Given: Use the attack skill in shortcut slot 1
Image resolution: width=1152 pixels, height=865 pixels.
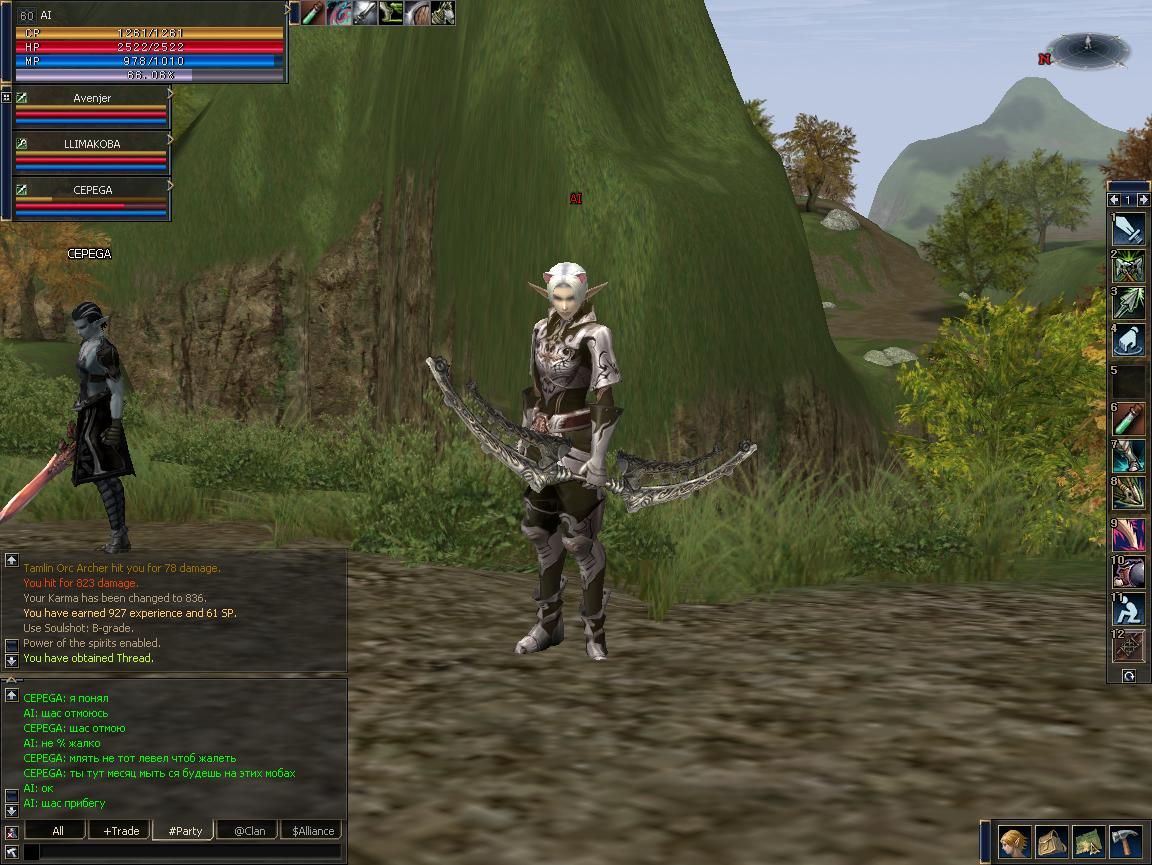Looking at the screenshot, I should 1129,230.
